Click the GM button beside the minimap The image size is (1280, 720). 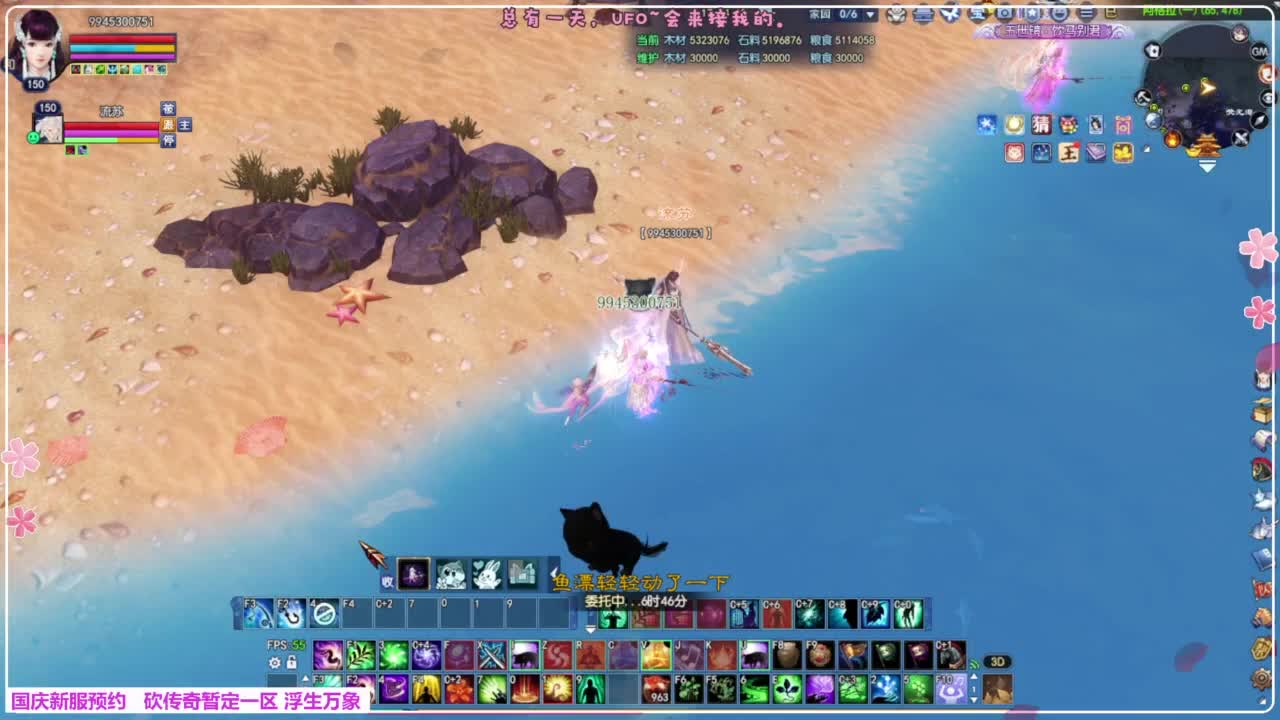coord(1259,51)
